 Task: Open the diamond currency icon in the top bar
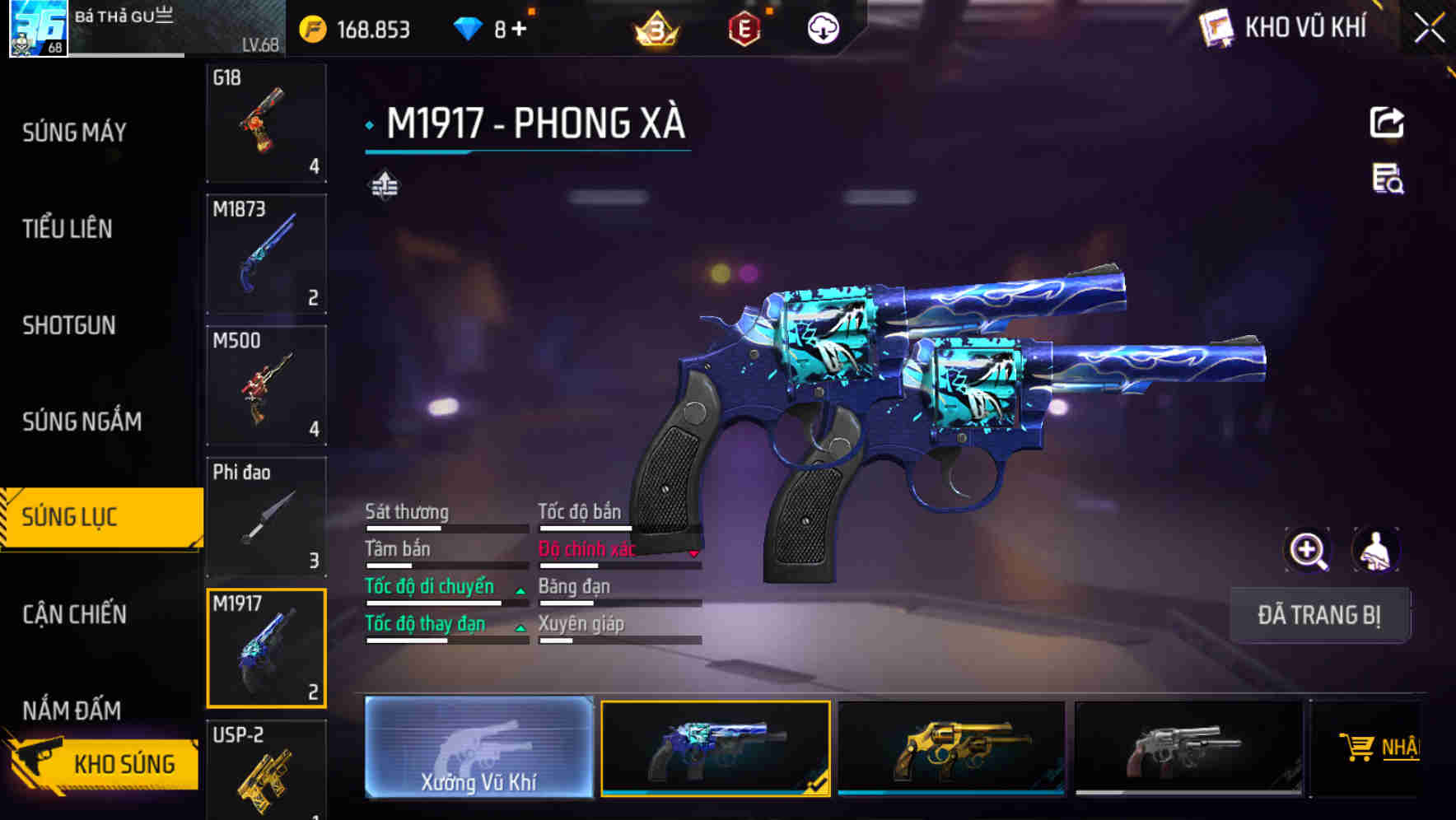point(469,27)
